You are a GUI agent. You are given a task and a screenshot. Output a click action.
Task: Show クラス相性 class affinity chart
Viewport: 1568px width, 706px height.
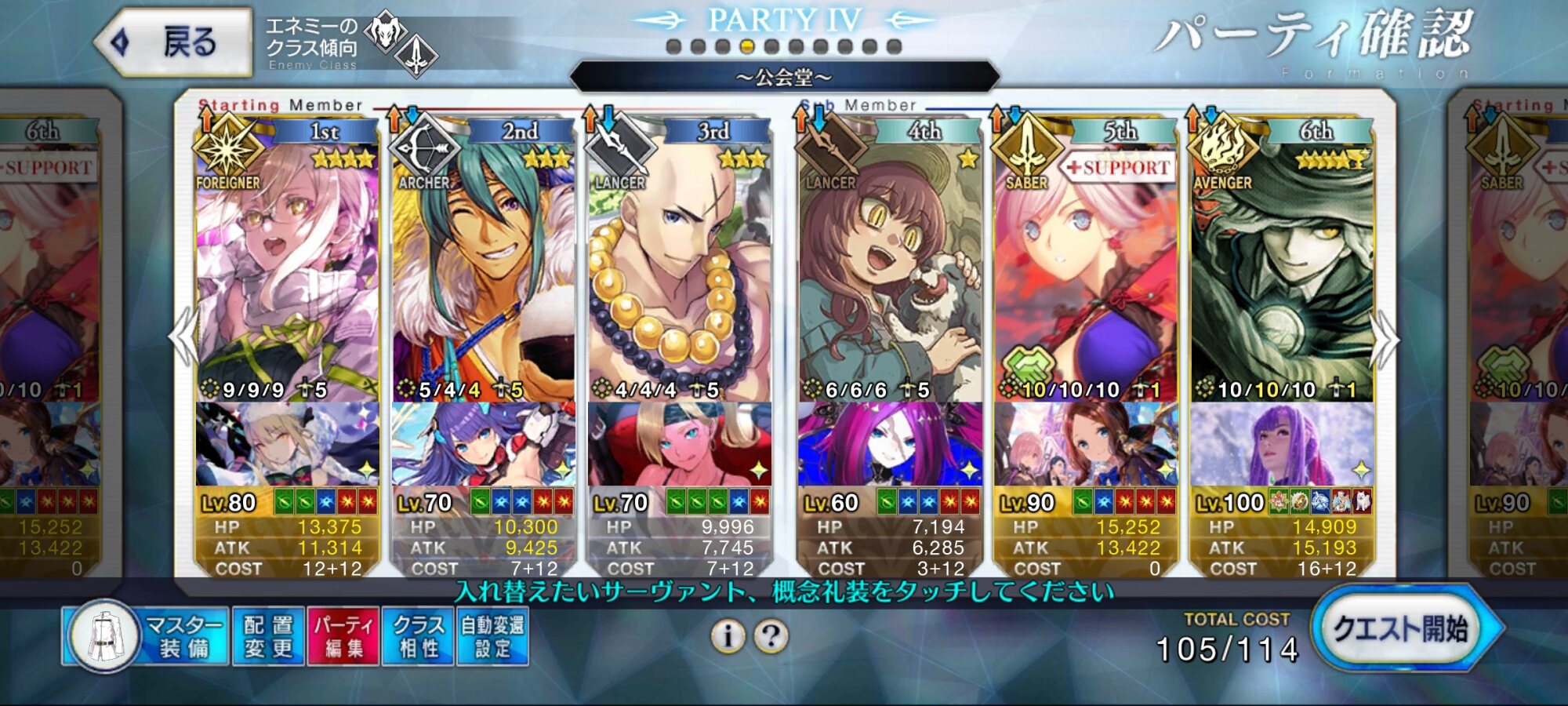(418, 636)
